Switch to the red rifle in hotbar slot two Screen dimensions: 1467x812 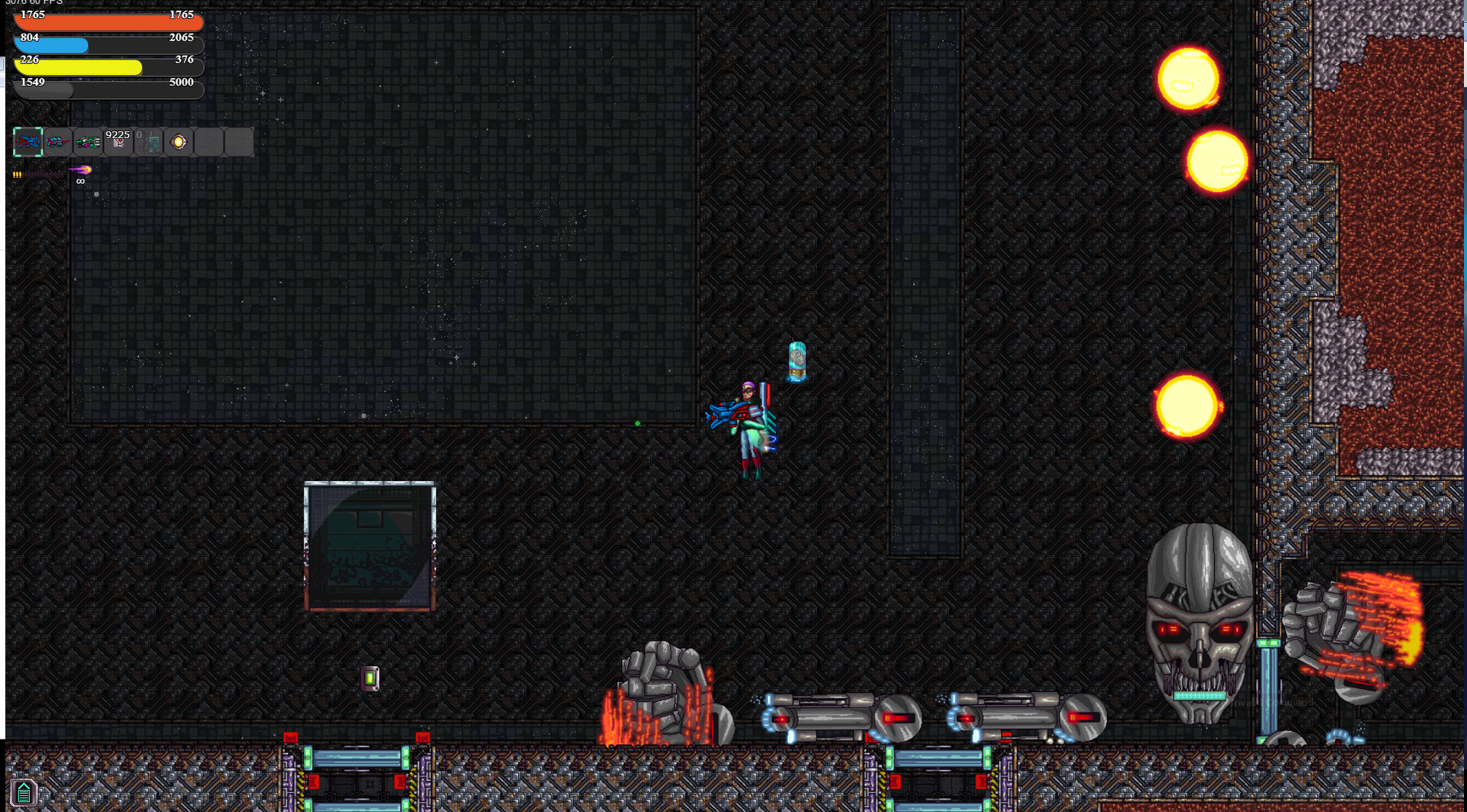[58, 141]
